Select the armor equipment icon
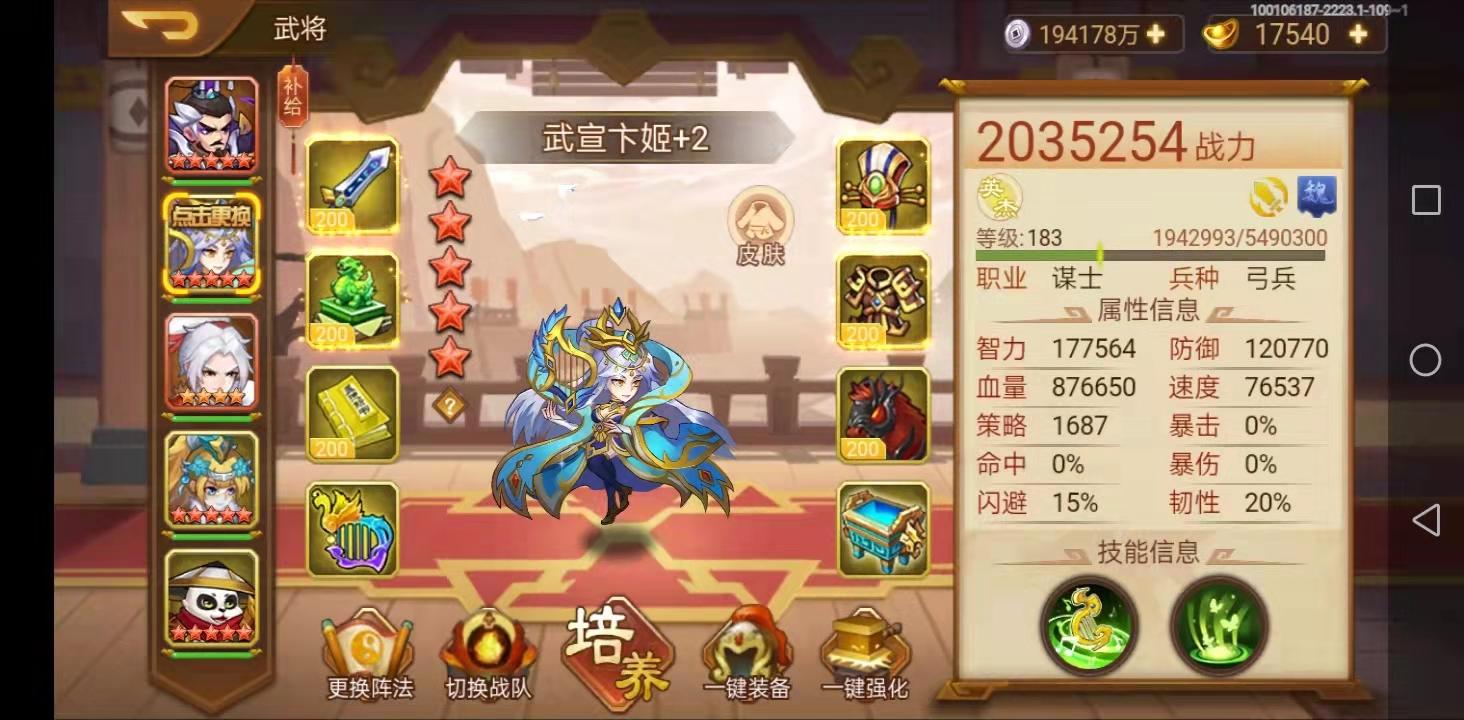The height and width of the screenshot is (720, 1464). coord(881,298)
